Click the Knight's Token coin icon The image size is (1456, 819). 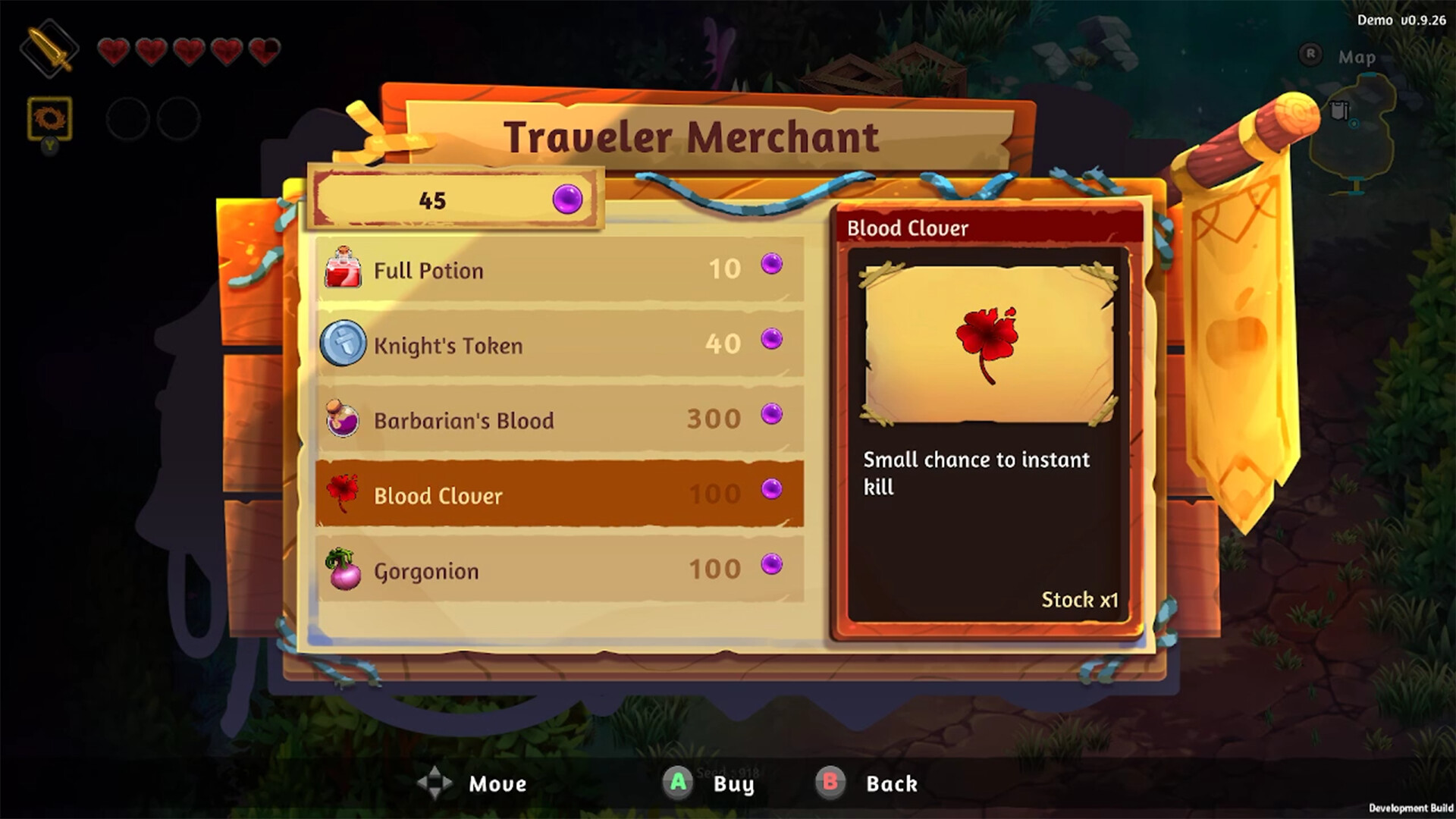coord(344,345)
